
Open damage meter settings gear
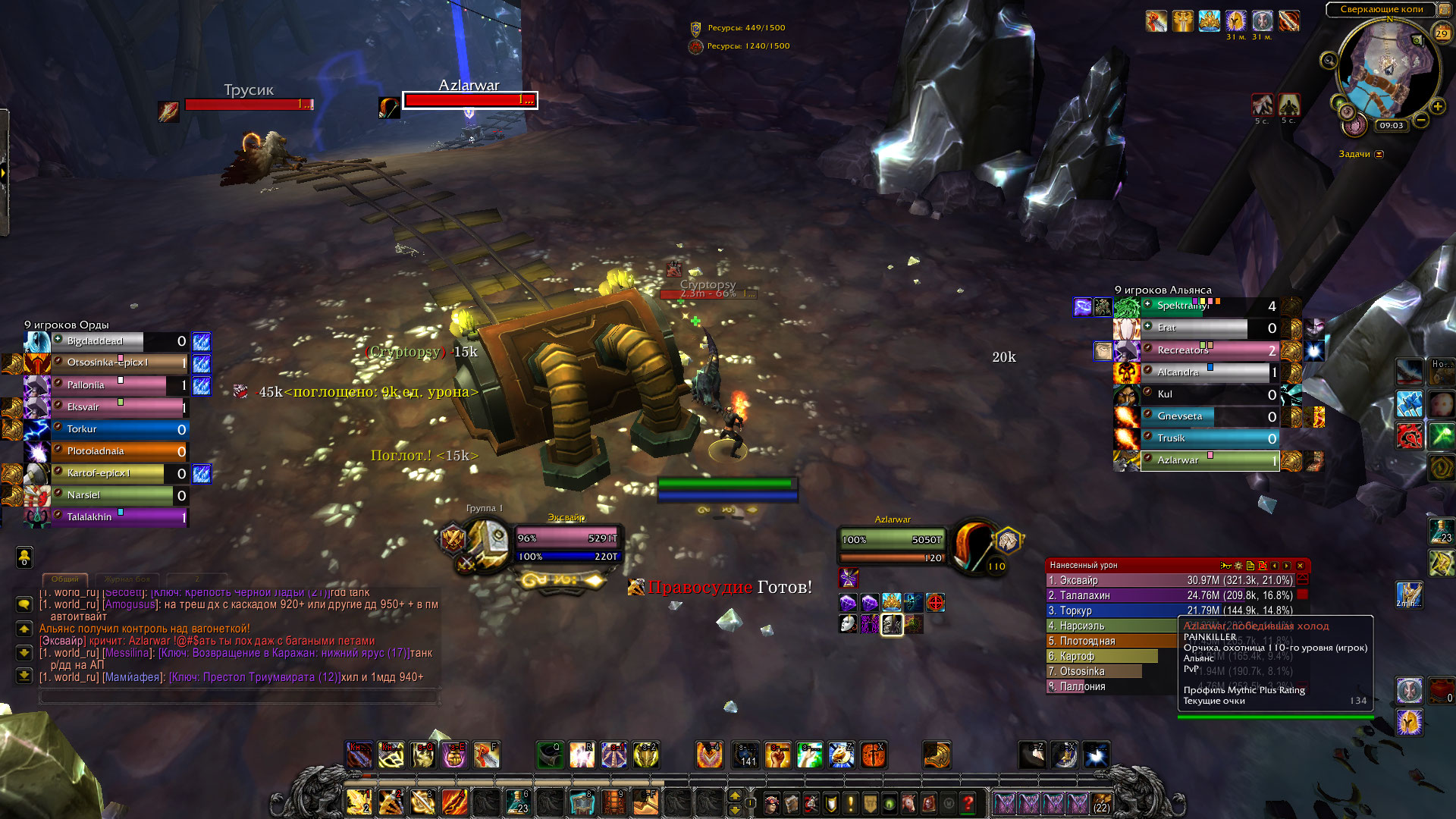coord(1238,566)
